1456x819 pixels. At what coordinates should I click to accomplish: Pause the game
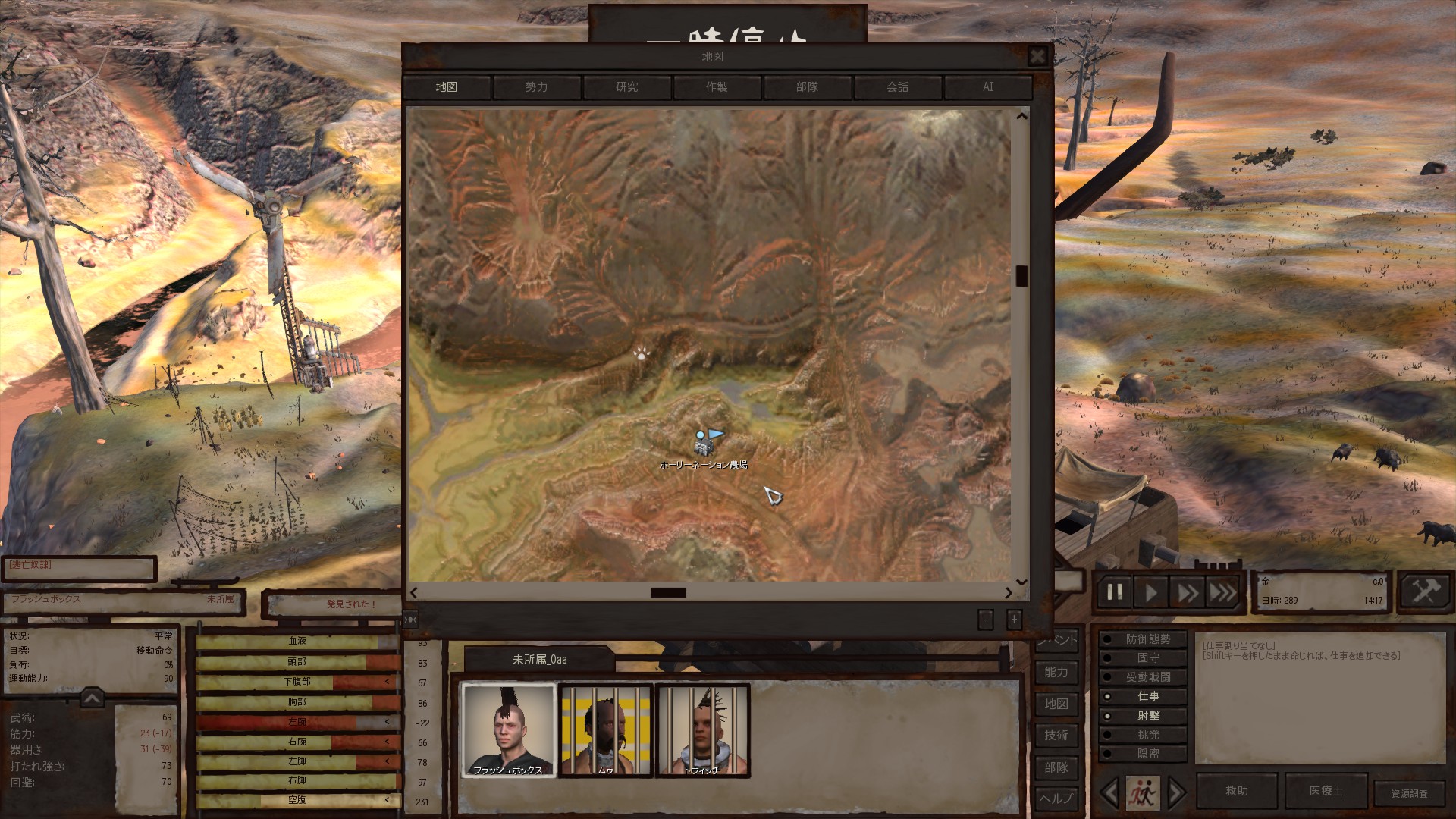1114,592
